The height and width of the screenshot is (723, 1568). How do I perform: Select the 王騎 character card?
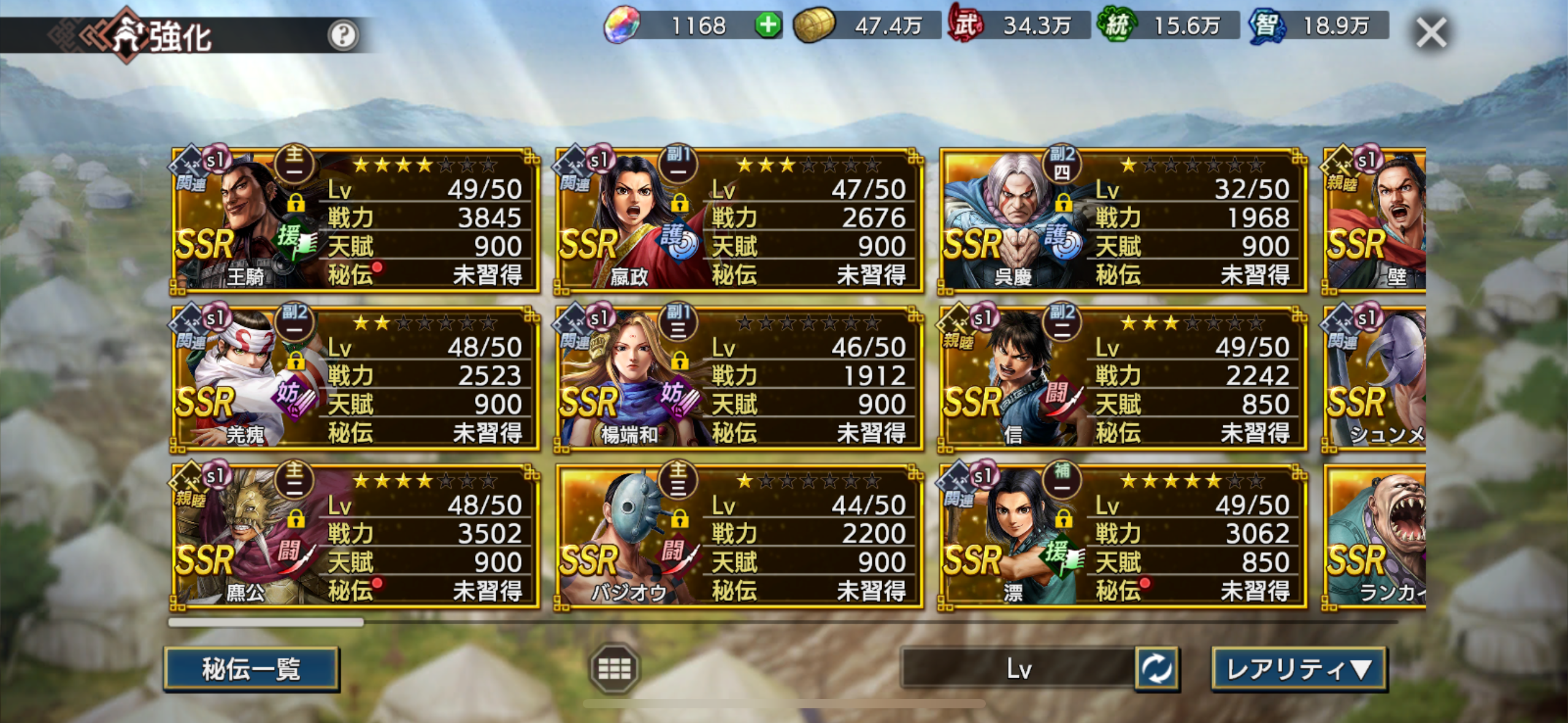[355, 221]
